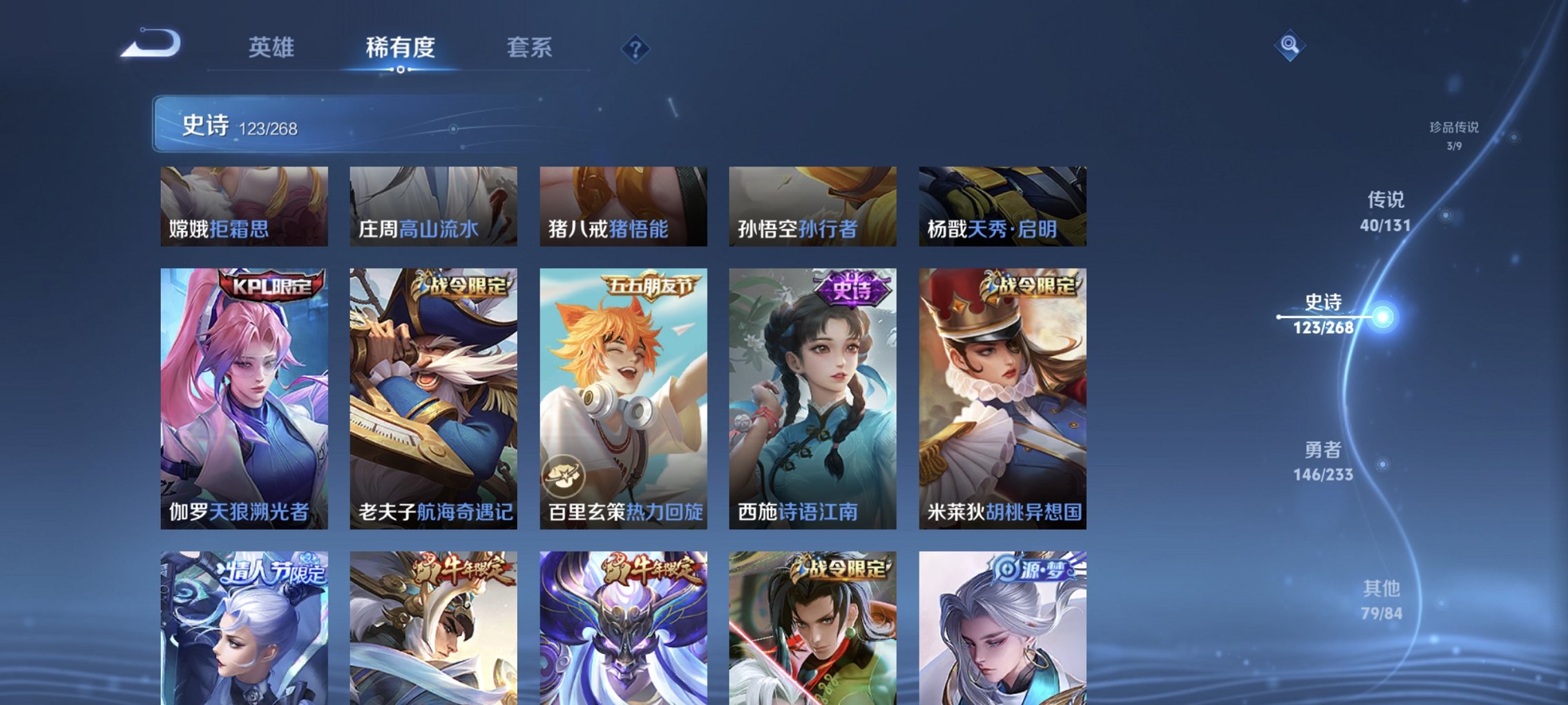1568x705 pixels.
Task: Open the 嫦娥拒霜思 skin thumbnail
Action: tap(242, 207)
